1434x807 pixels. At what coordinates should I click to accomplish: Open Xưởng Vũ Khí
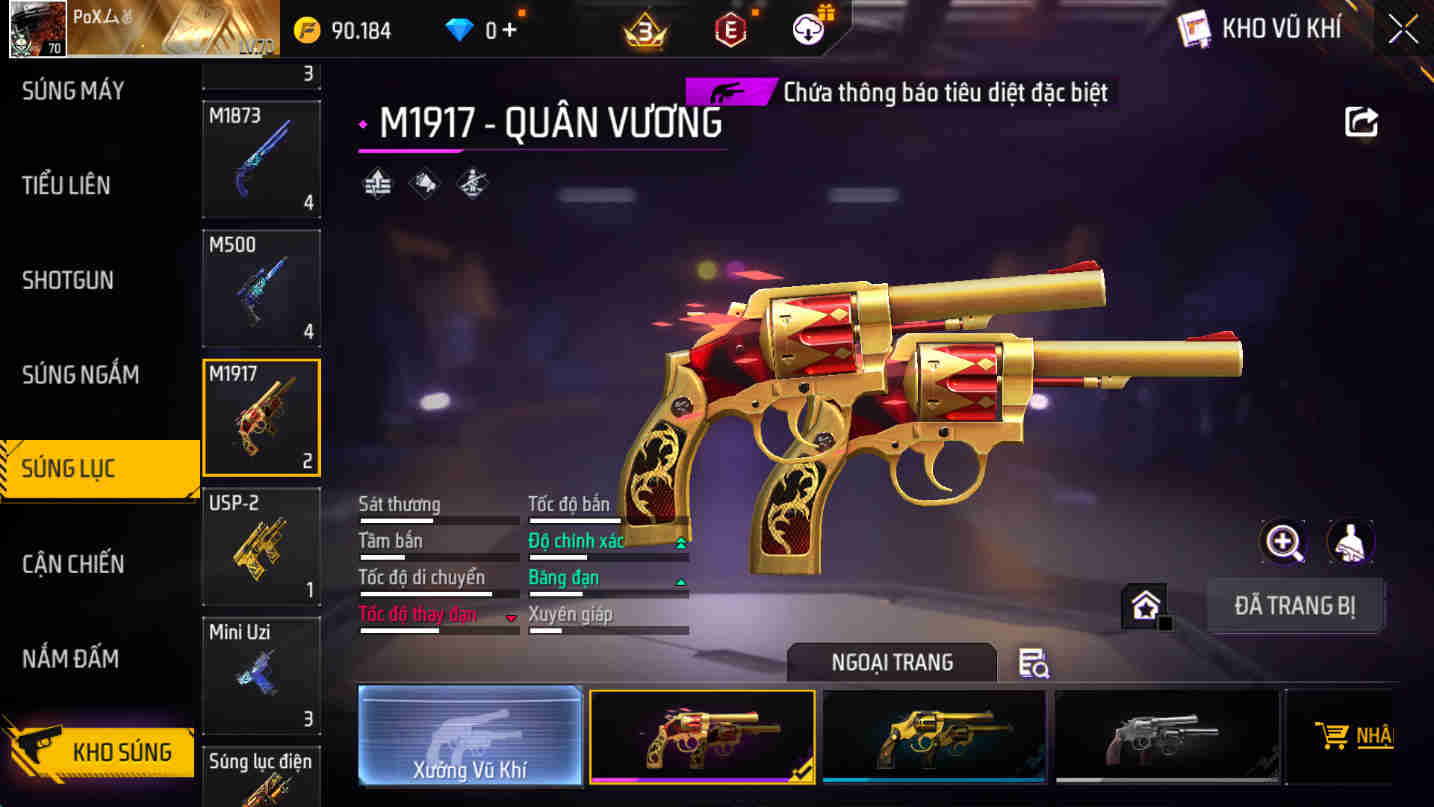pyautogui.click(x=470, y=736)
